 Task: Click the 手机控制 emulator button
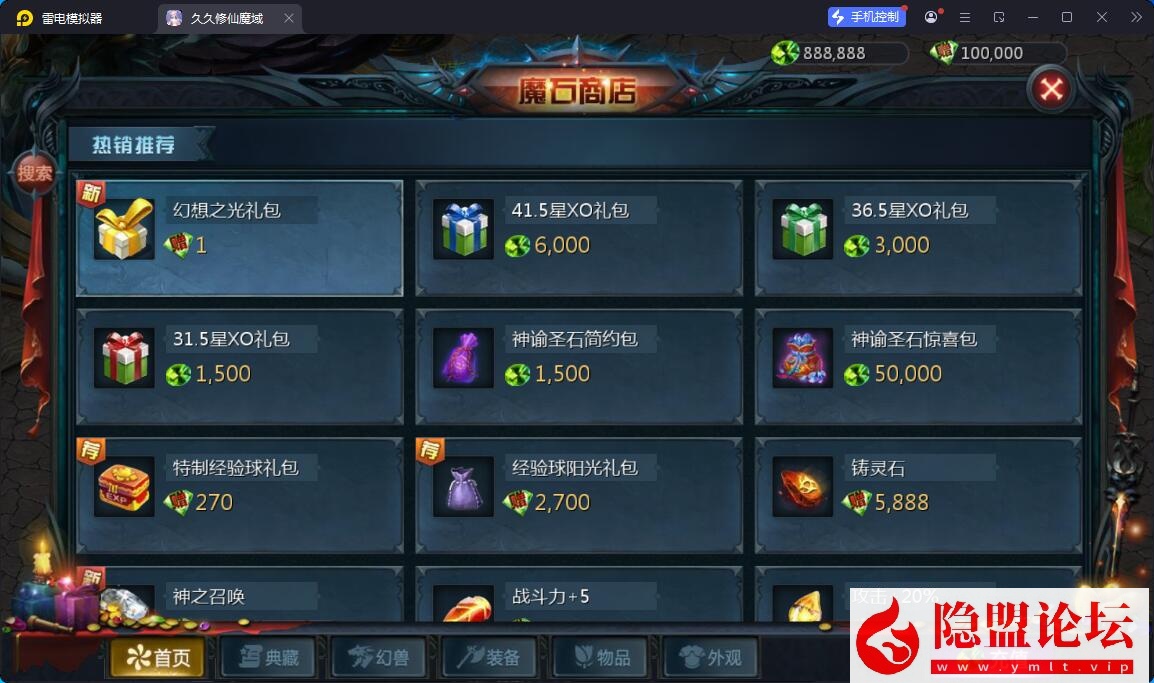[x=865, y=17]
